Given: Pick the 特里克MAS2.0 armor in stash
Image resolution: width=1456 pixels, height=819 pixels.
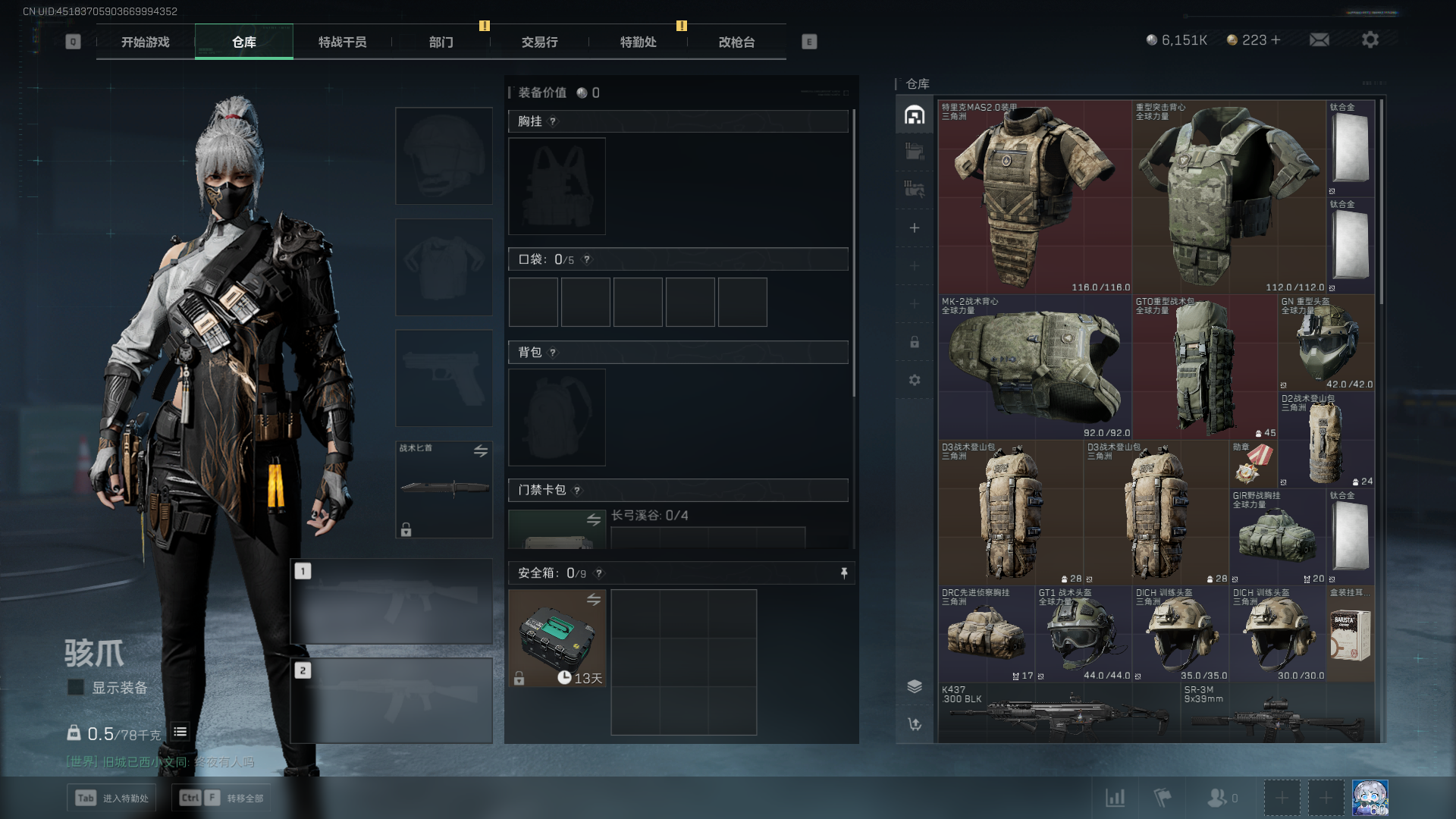Looking at the screenshot, I should 1034,197.
